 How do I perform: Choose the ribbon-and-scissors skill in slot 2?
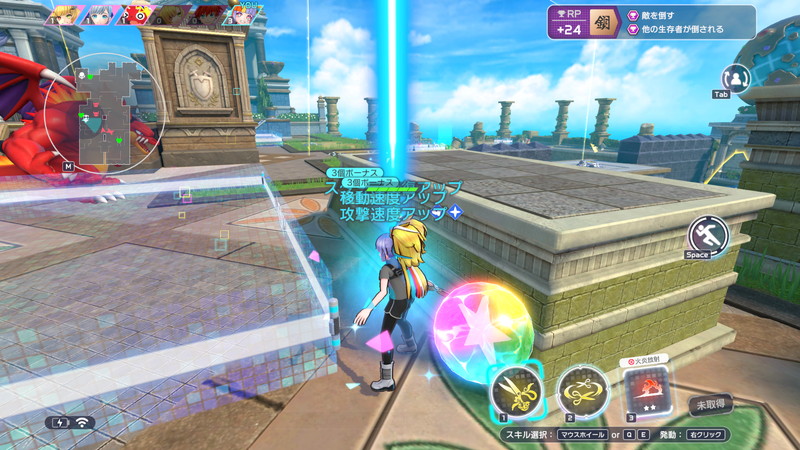pyautogui.click(x=583, y=389)
